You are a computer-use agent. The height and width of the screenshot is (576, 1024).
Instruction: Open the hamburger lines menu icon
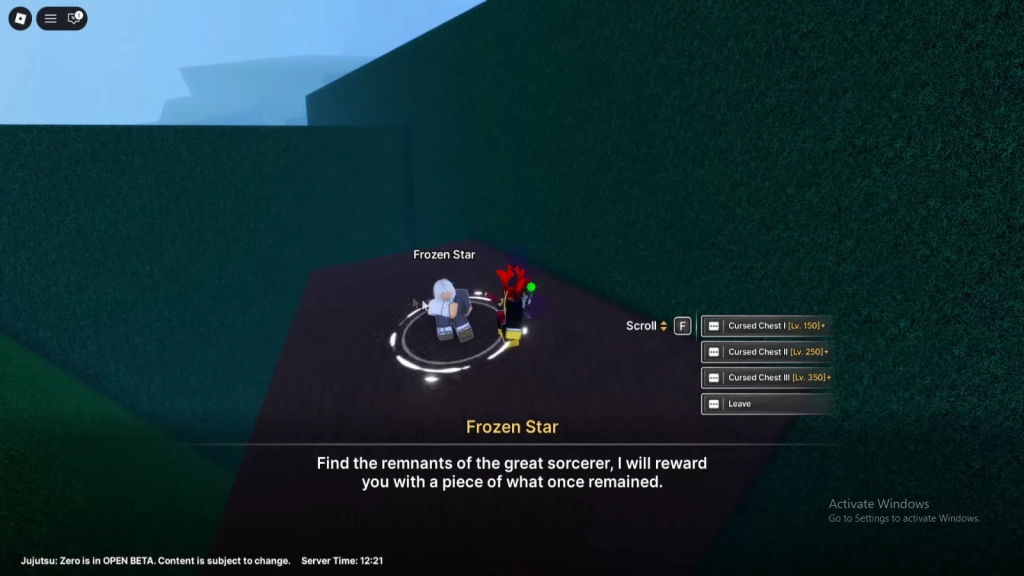[x=50, y=18]
